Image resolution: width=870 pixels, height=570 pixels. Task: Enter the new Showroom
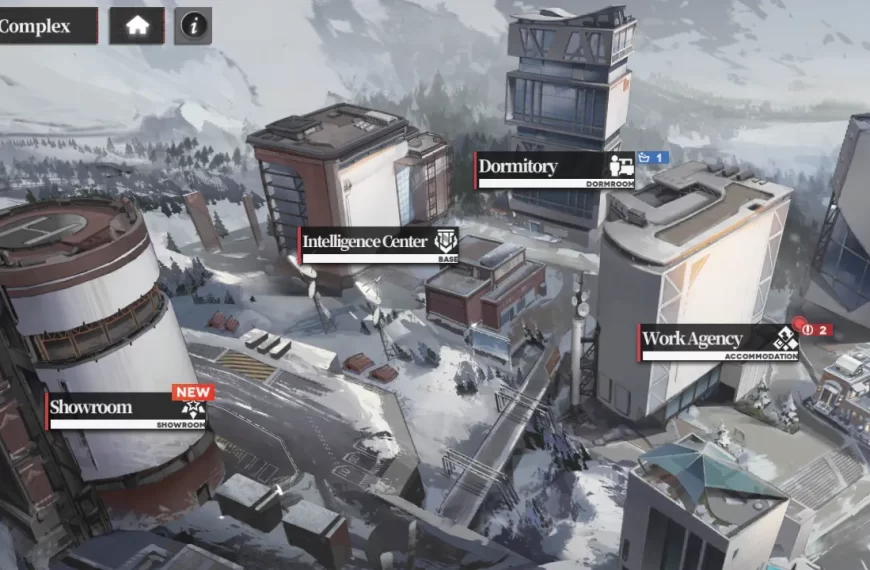click(x=126, y=409)
